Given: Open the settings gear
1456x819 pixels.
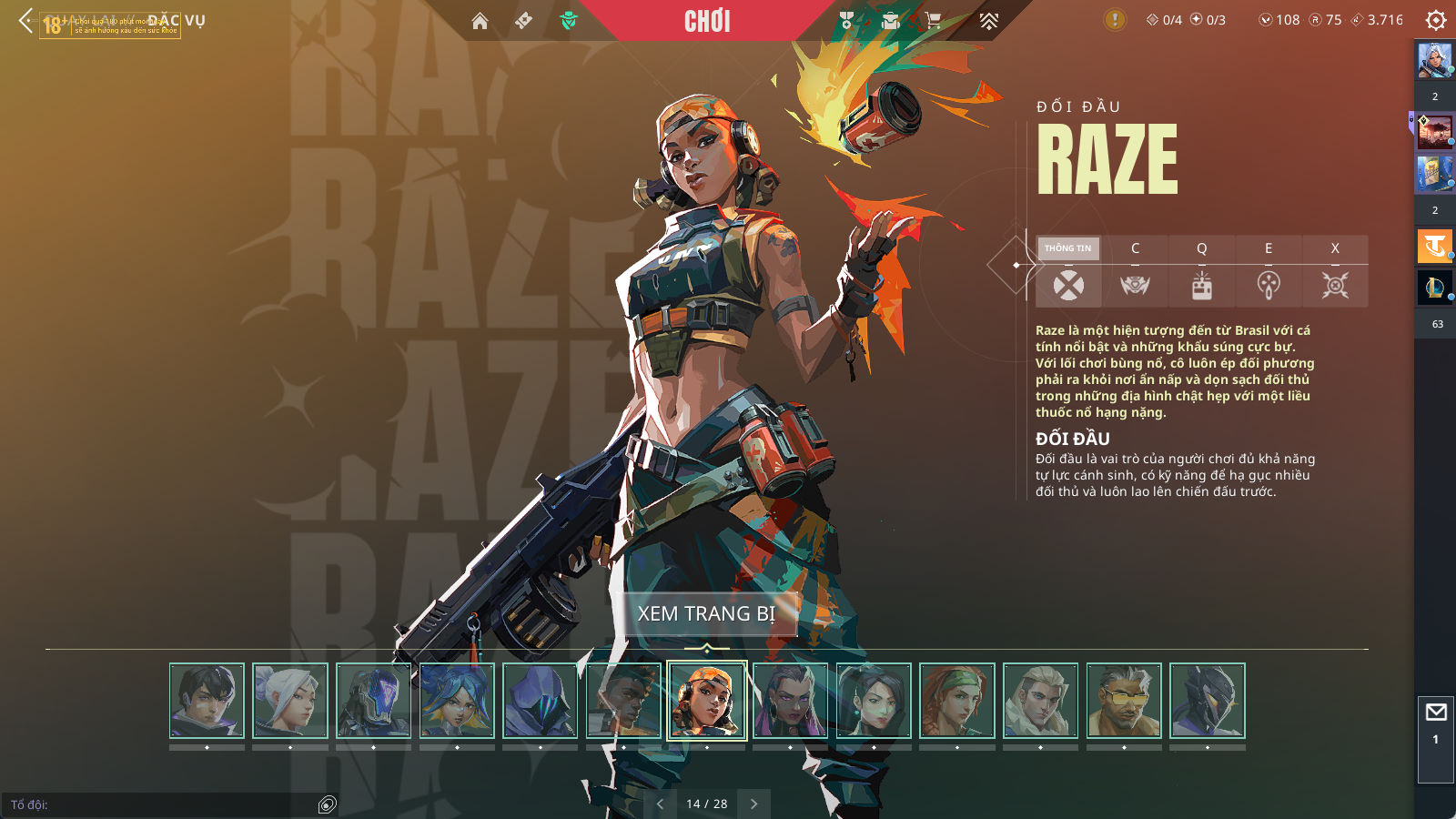Looking at the screenshot, I should (x=1436, y=20).
